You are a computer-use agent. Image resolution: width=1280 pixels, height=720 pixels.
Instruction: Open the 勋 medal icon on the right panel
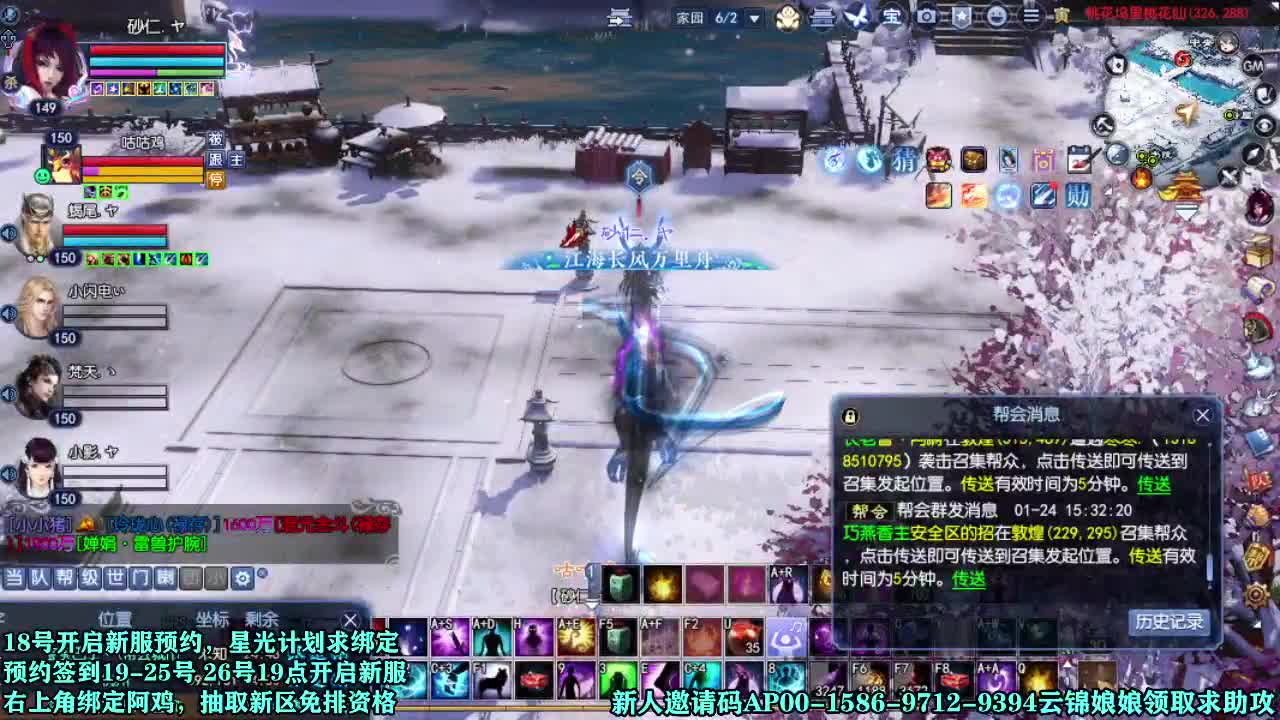point(1077,196)
